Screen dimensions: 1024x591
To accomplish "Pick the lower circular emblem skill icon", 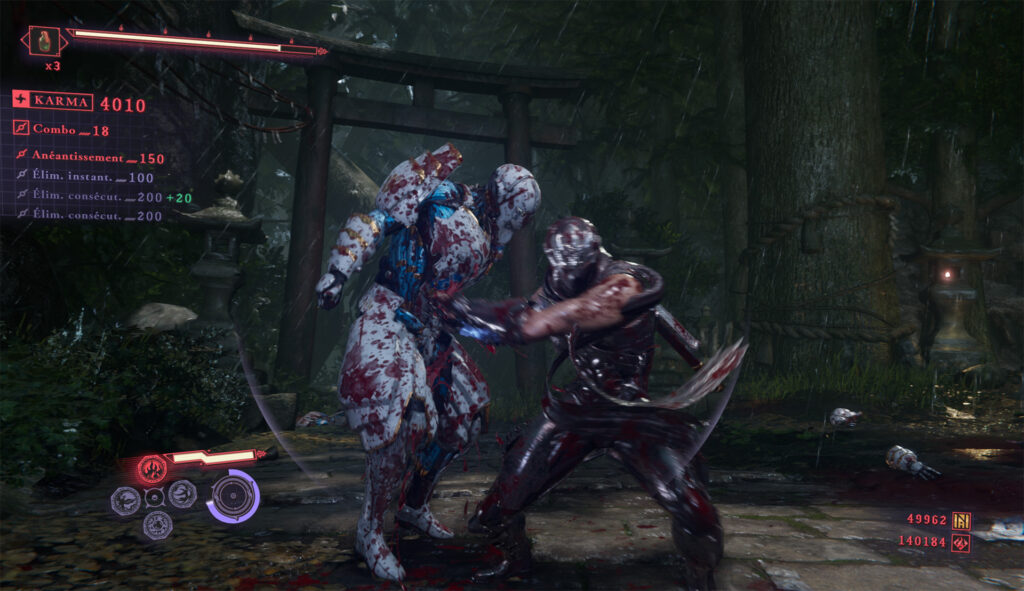I will click(x=155, y=523).
